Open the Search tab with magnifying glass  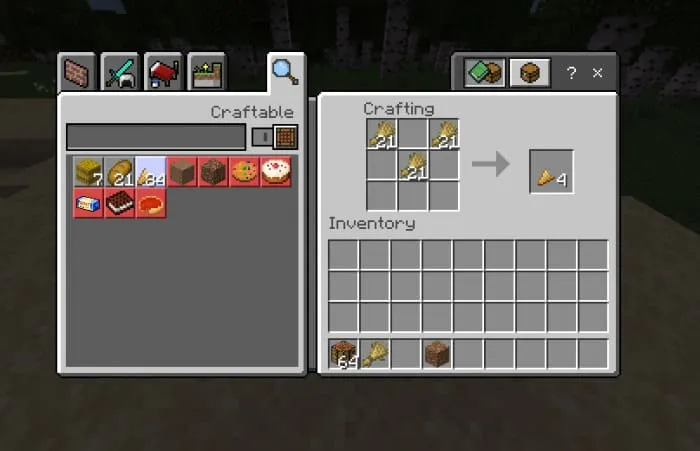285,71
